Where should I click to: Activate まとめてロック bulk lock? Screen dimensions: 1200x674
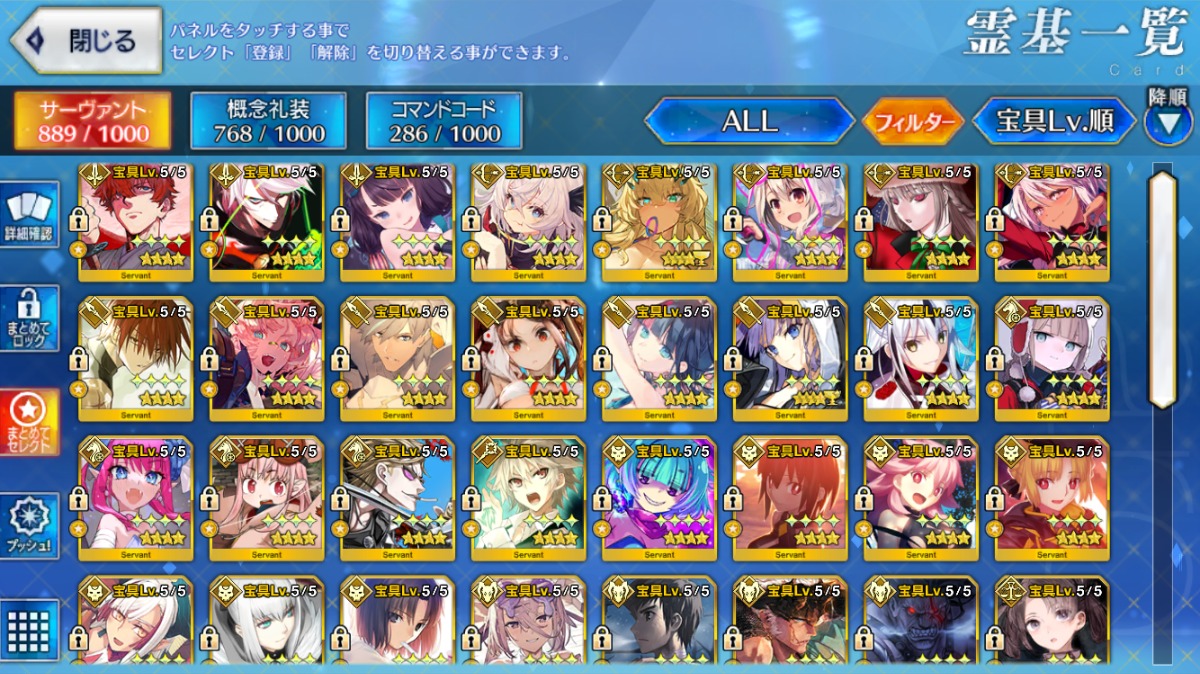click(x=30, y=318)
